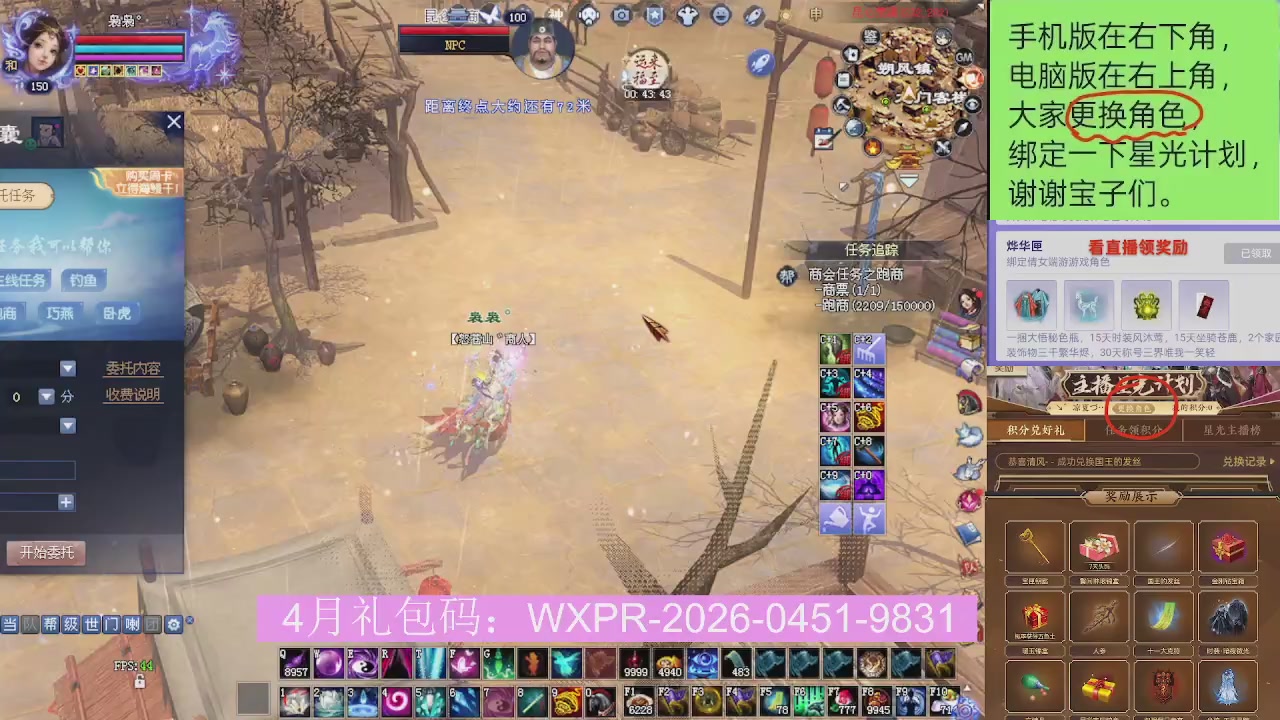Click the blue rocket speed-up icon near quest tracker

[760, 62]
